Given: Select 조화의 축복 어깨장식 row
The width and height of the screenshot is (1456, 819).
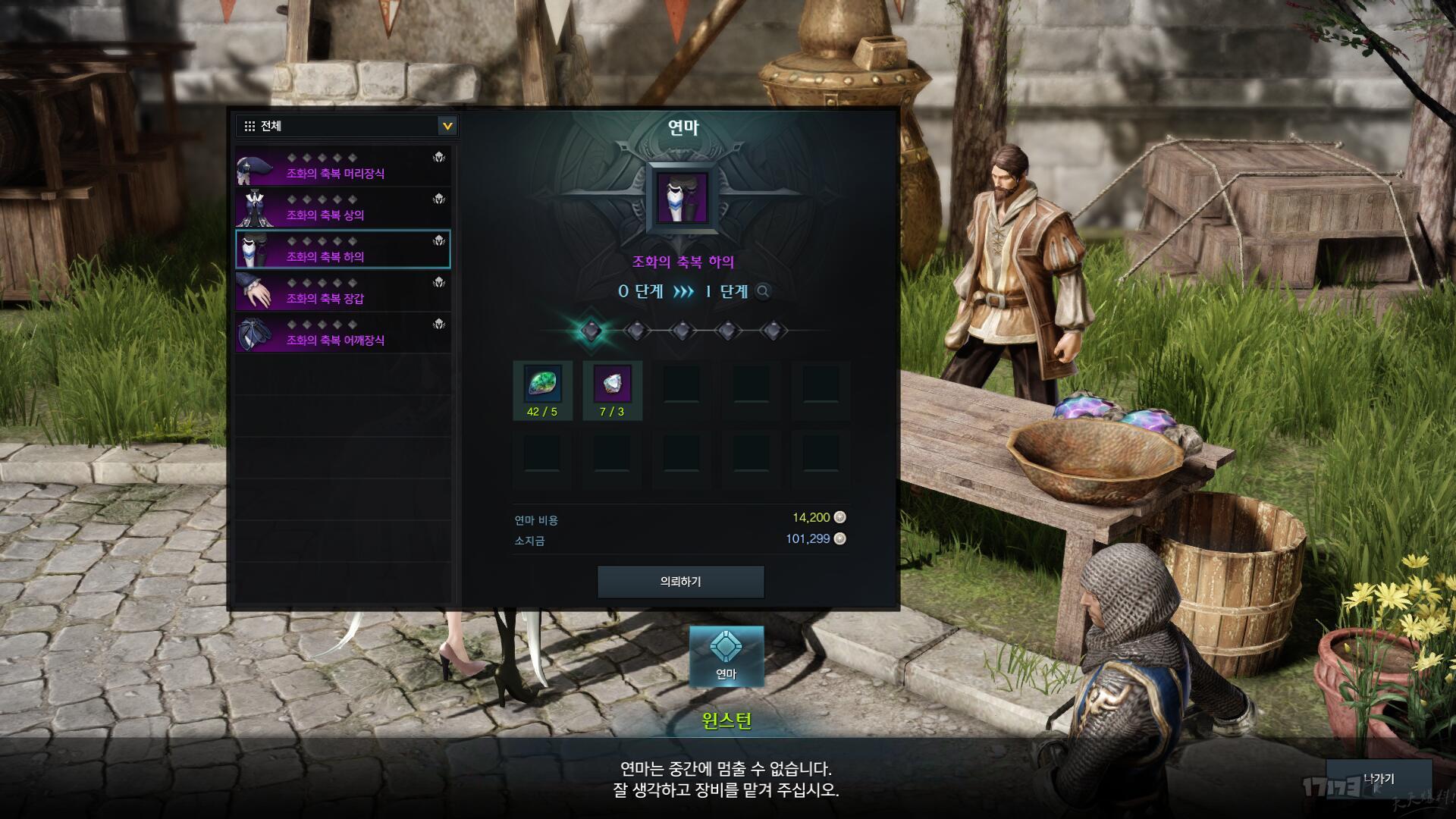Looking at the screenshot, I should [x=343, y=334].
